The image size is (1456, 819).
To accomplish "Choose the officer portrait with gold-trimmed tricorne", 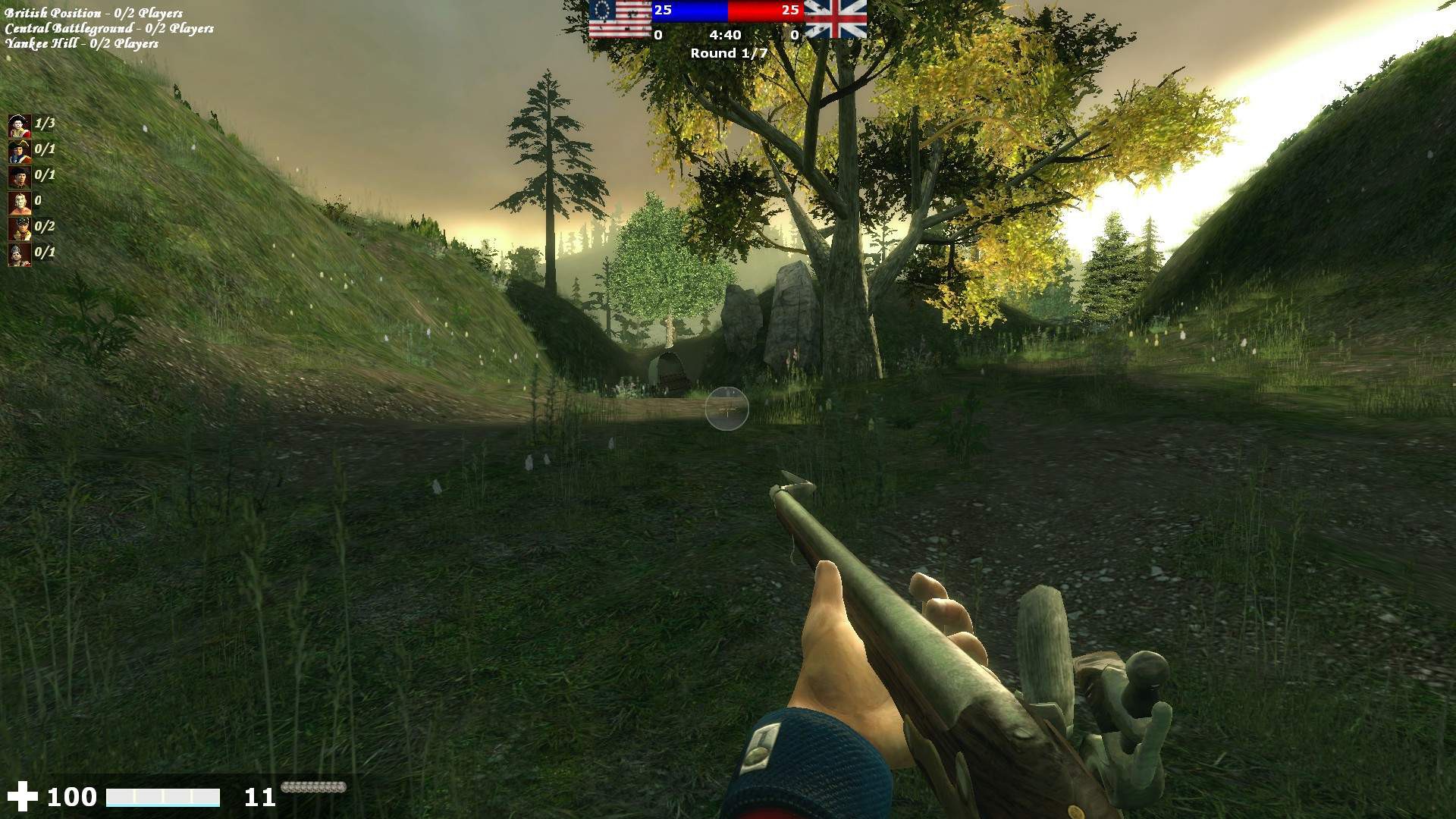I will click(20, 150).
